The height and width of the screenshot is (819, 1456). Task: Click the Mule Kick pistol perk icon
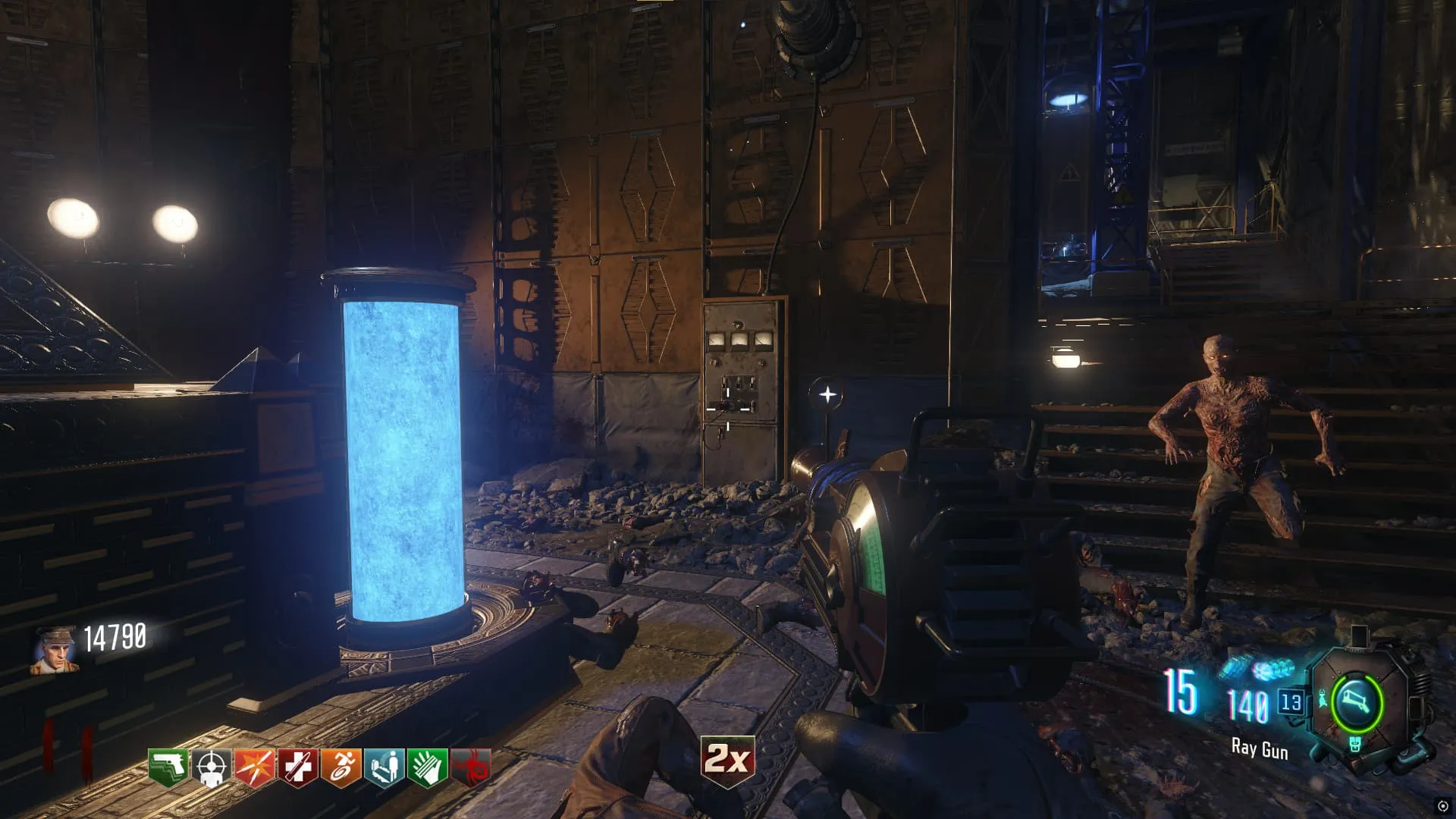[168, 768]
